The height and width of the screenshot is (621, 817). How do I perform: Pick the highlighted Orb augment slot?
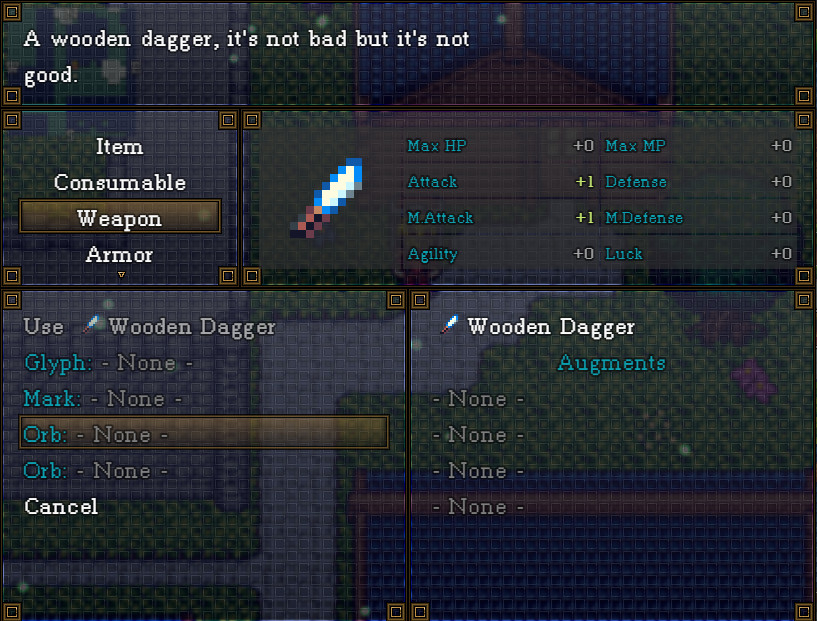203,434
